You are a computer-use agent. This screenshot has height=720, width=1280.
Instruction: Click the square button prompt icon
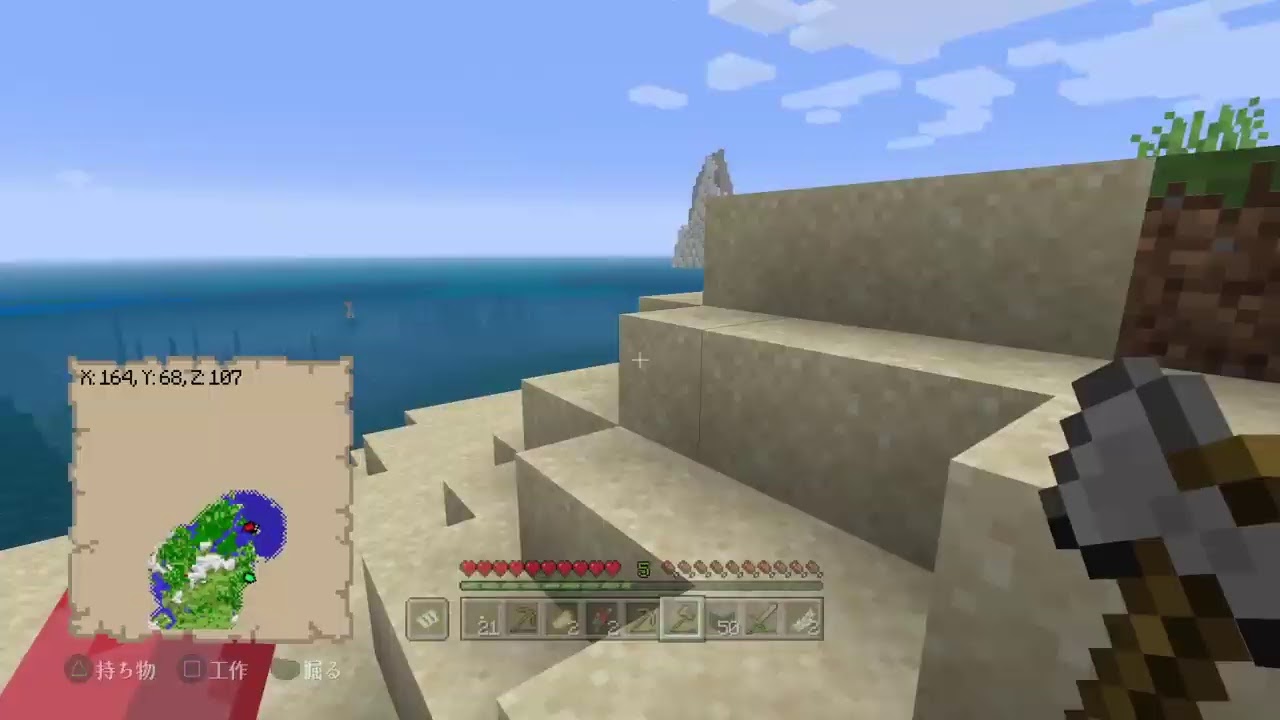(191, 671)
